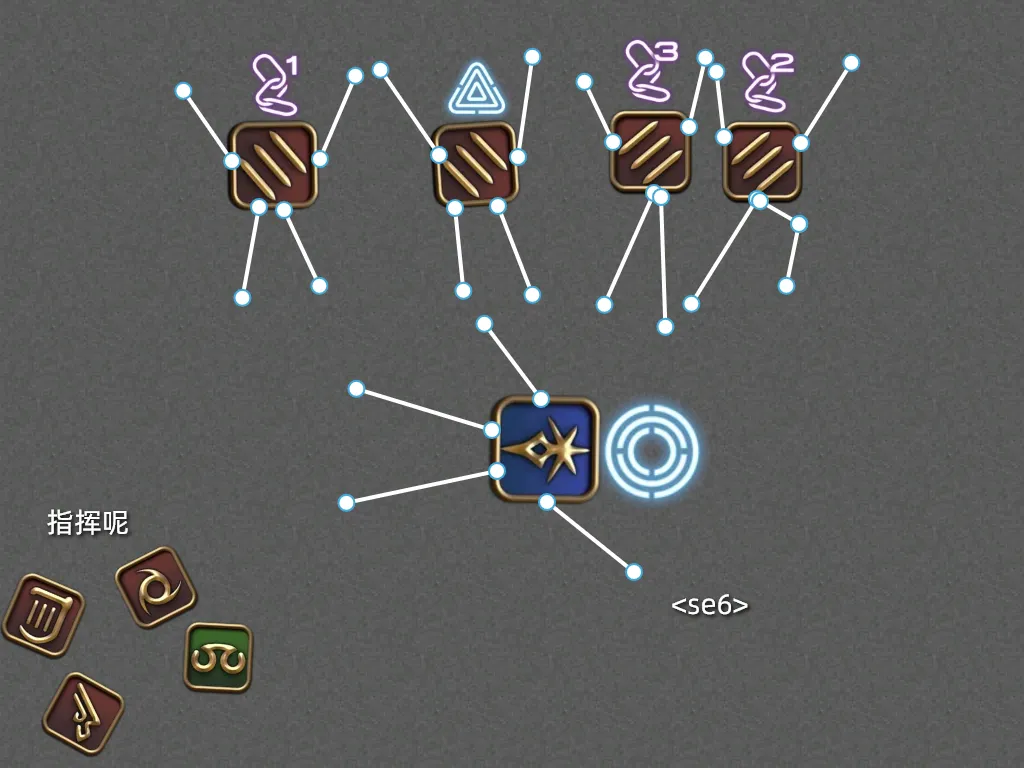Select the DPS icon under chain marker 3
The image size is (1024, 768).
coord(650,151)
